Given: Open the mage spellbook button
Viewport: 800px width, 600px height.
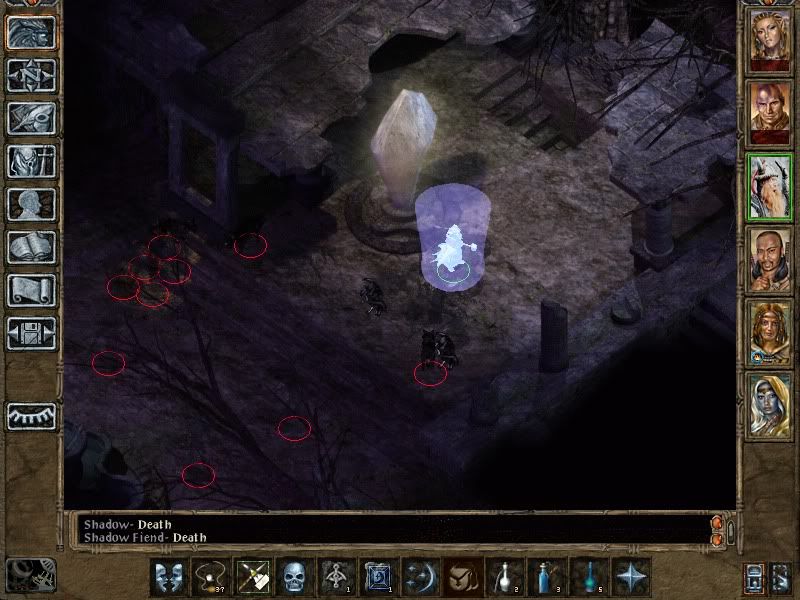Looking at the screenshot, I should pos(32,248).
